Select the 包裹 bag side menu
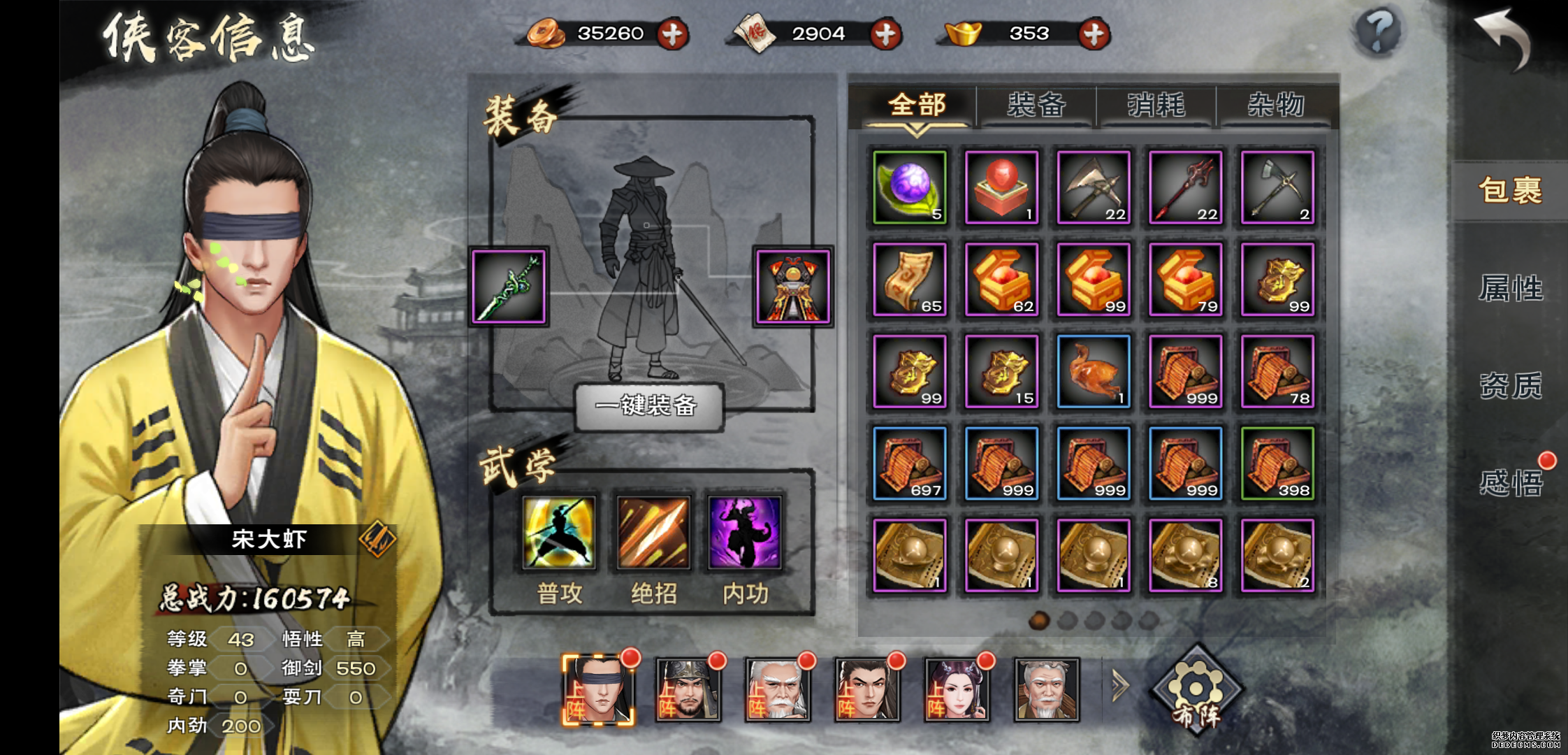This screenshot has height=755, width=1568. point(1510,190)
